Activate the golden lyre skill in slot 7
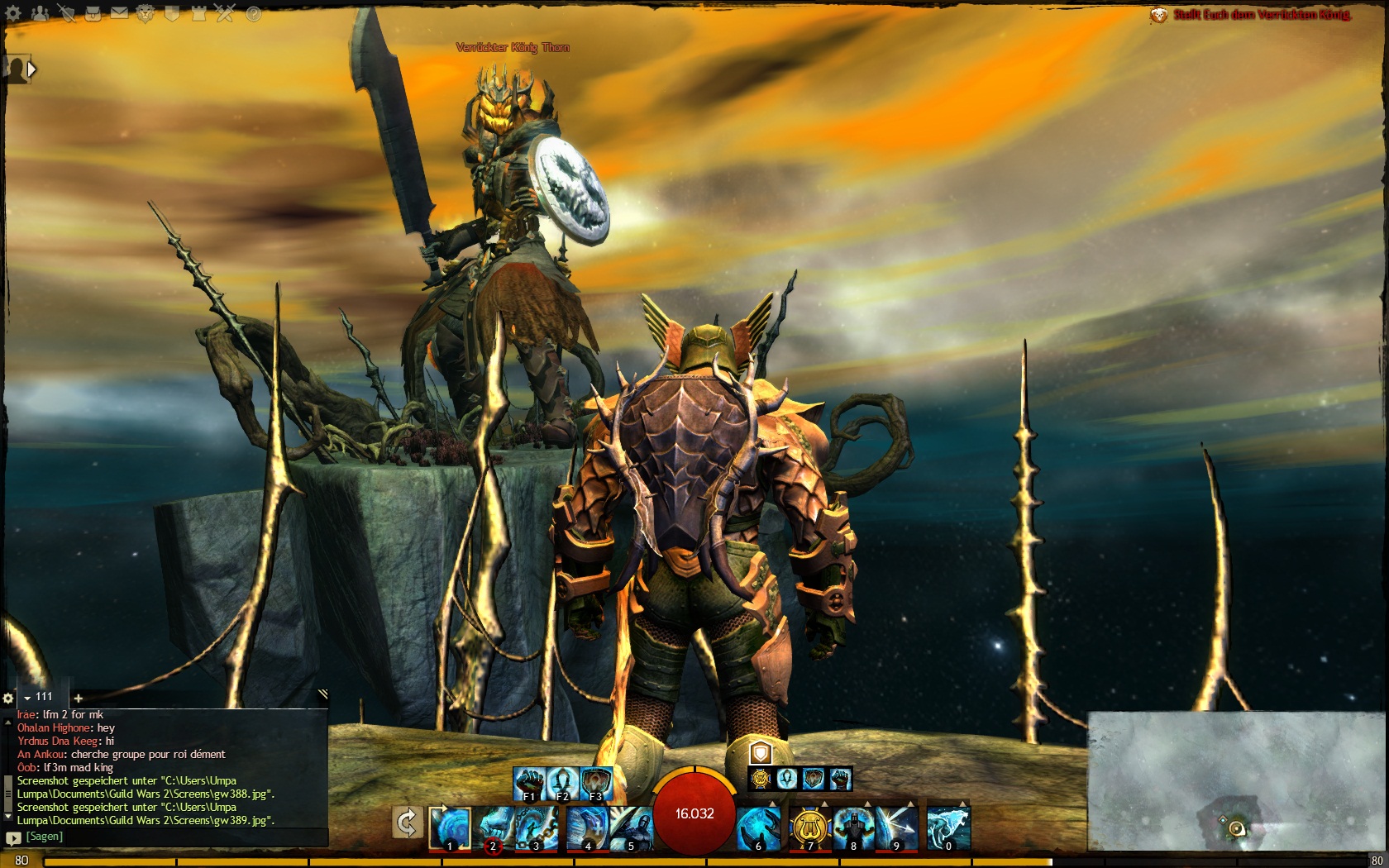This screenshot has height=868, width=1389. coord(809,827)
